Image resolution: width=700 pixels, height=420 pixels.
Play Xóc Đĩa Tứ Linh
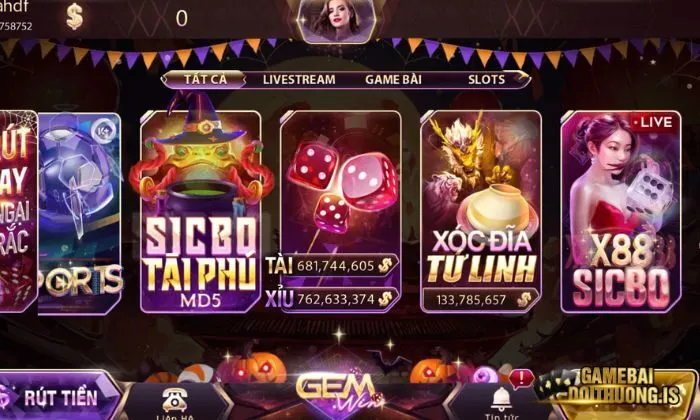pos(481,210)
